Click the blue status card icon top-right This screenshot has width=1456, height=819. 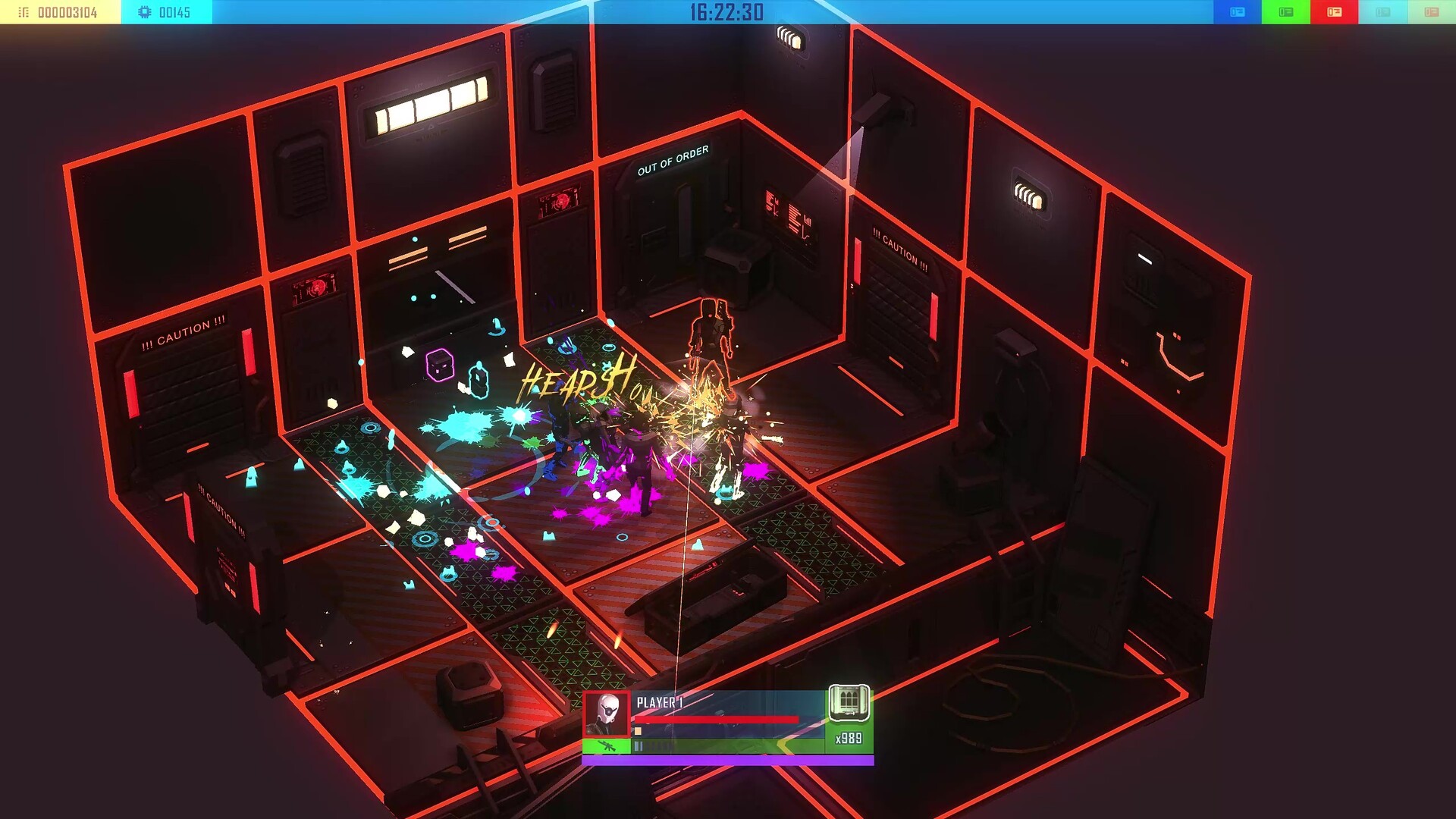(1238, 11)
